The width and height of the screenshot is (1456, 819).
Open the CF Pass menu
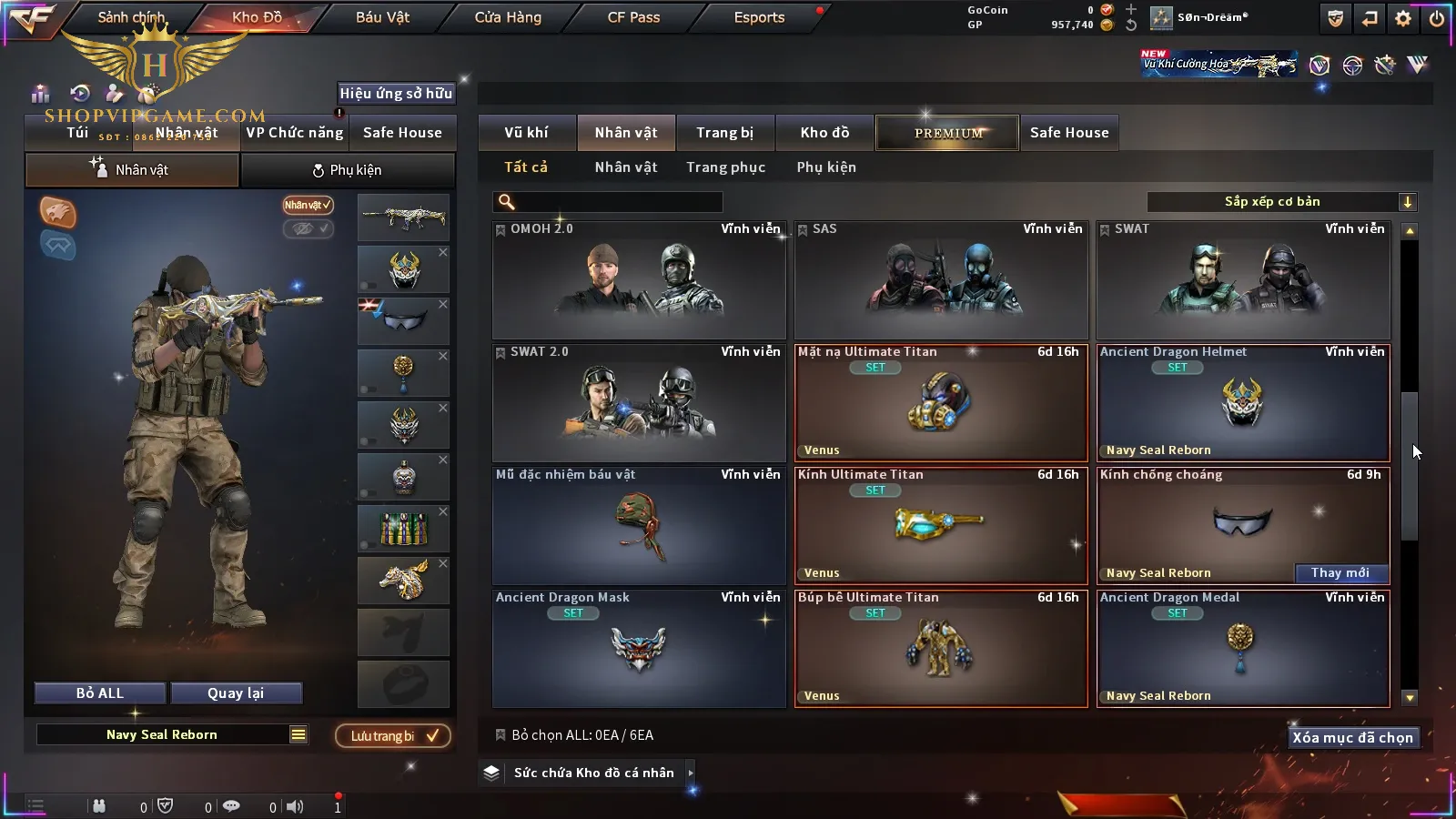coord(633,17)
